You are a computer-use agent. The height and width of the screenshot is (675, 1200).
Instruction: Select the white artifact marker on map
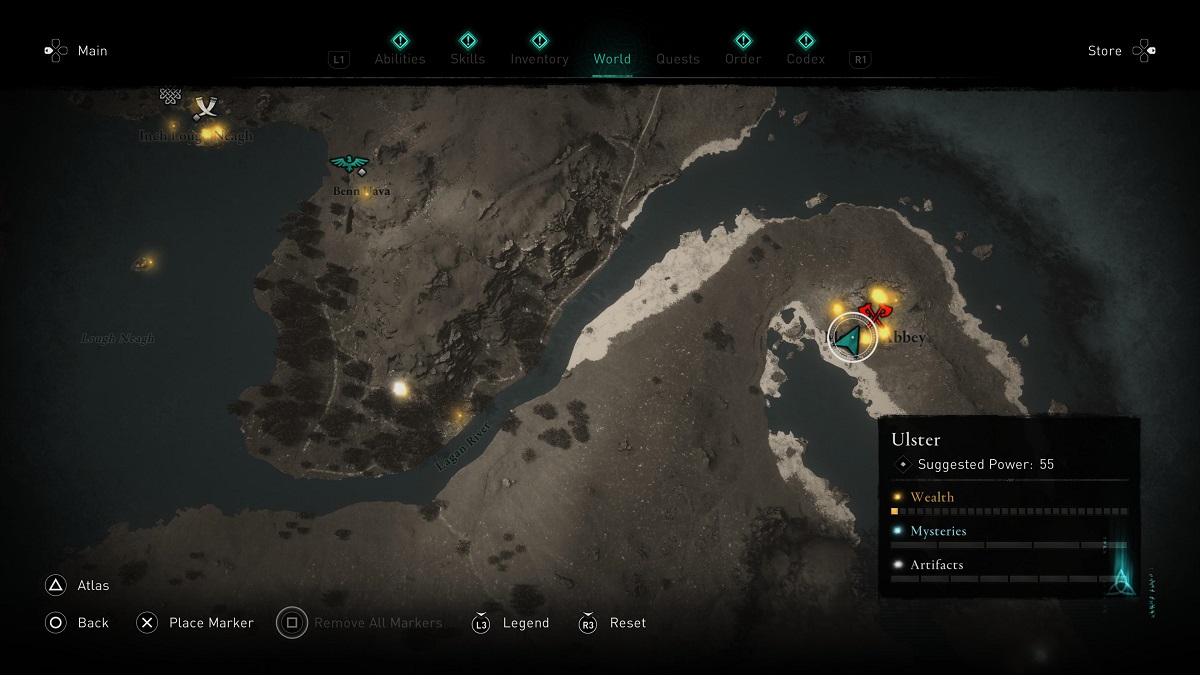tap(400, 387)
